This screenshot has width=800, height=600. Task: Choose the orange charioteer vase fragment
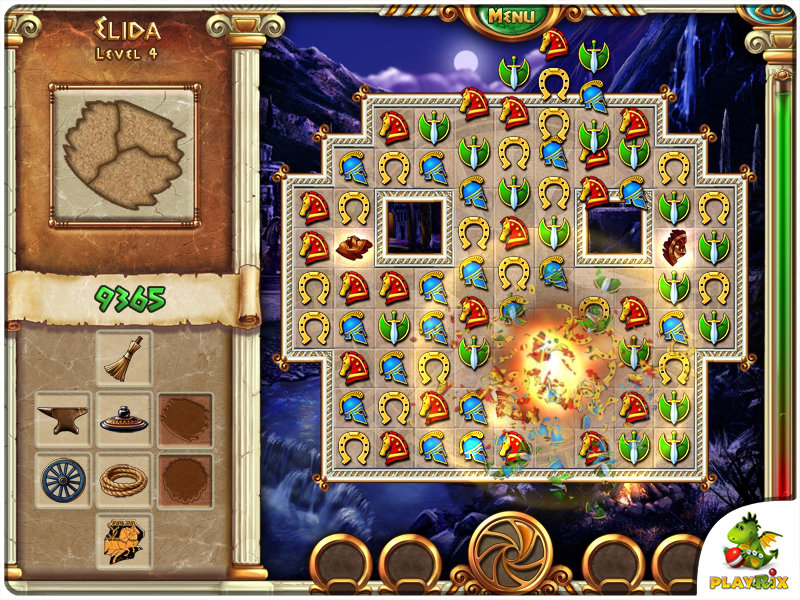[x=124, y=539]
